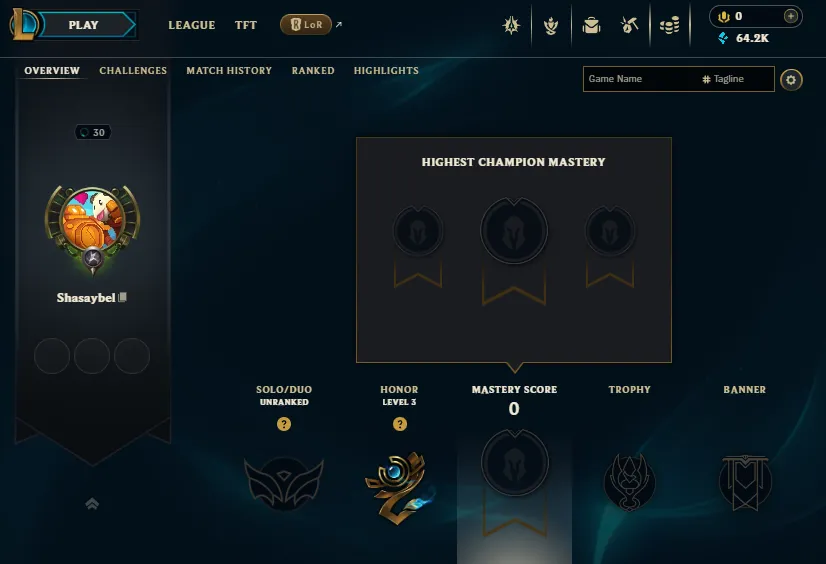This screenshot has width=826, height=564.
Task: Open the hammer crafting icon in top bar
Action: coord(630,25)
